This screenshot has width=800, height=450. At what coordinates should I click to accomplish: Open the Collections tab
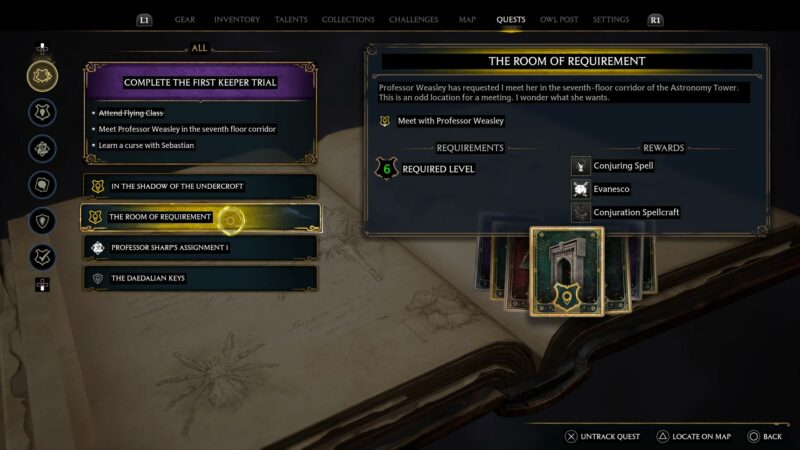(348, 19)
